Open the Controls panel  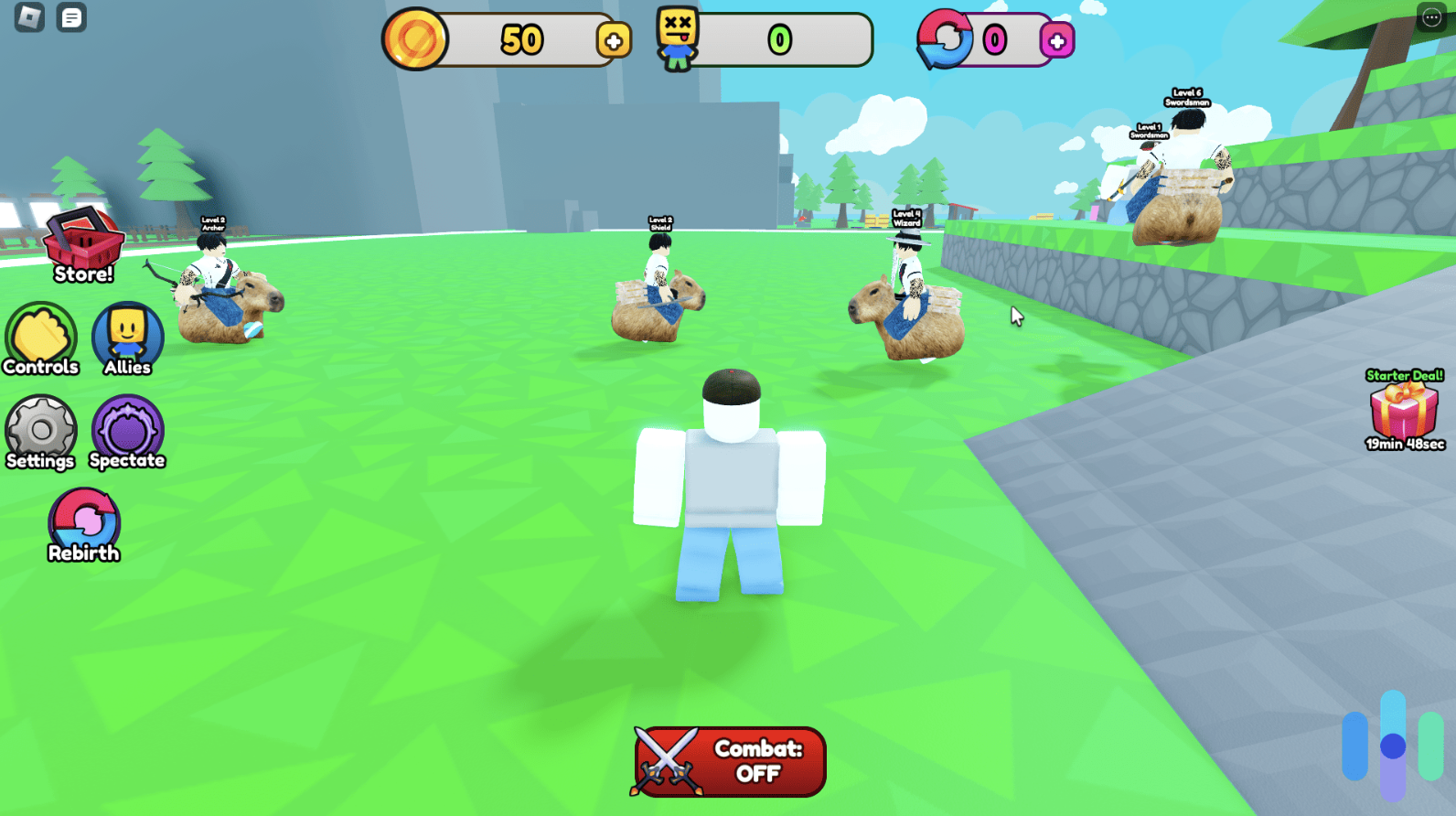tap(41, 339)
